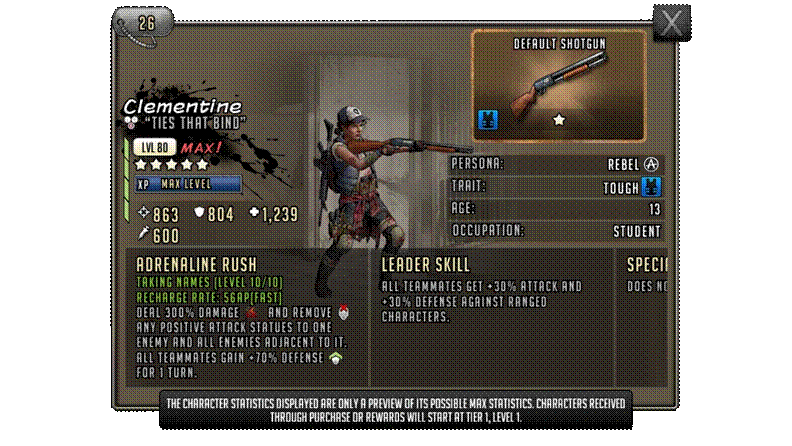Tap the Rebel persona icon
This screenshot has width=792, height=446.
pyautogui.click(x=651, y=164)
